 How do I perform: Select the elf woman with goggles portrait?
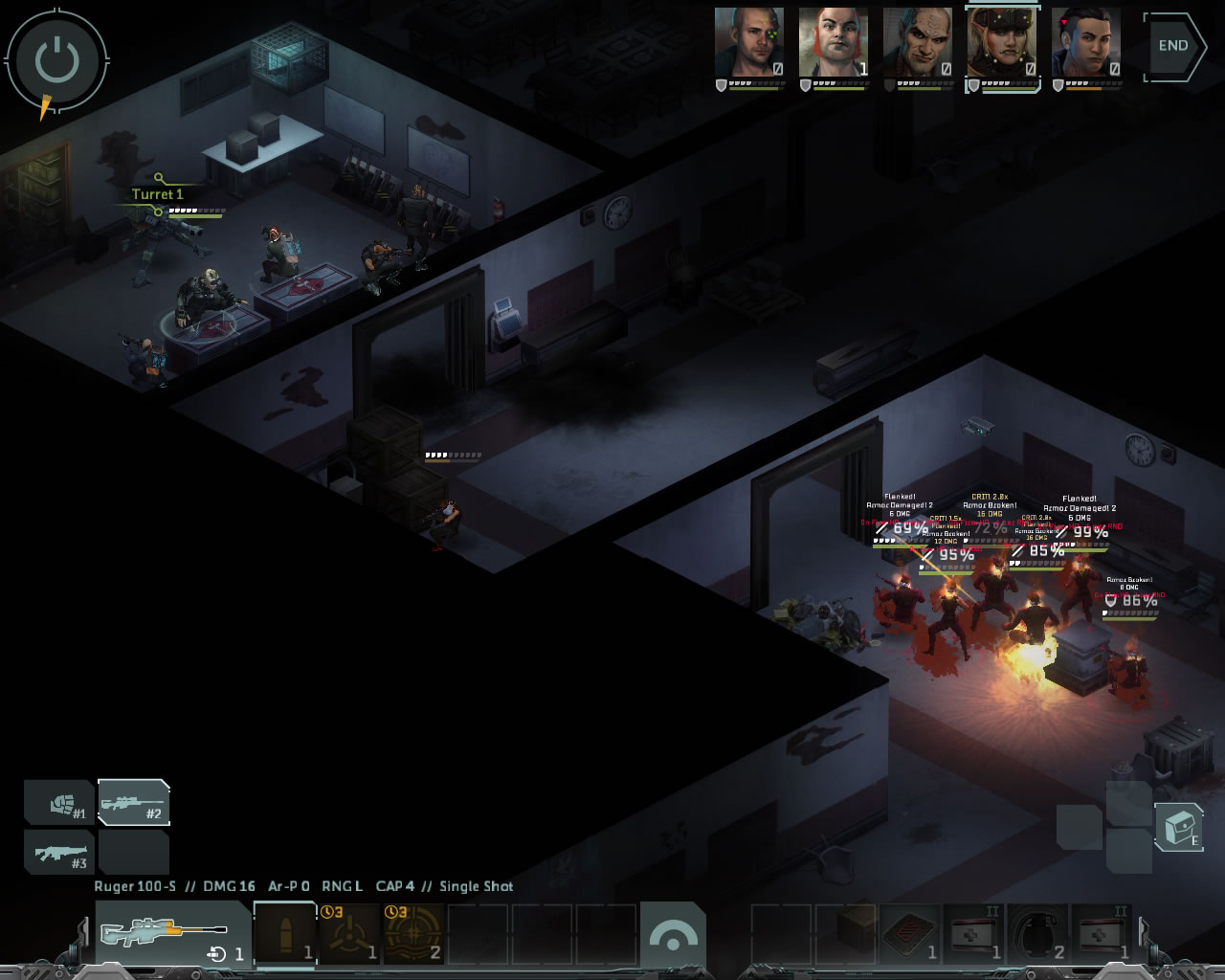click(x=1001, y=43)
